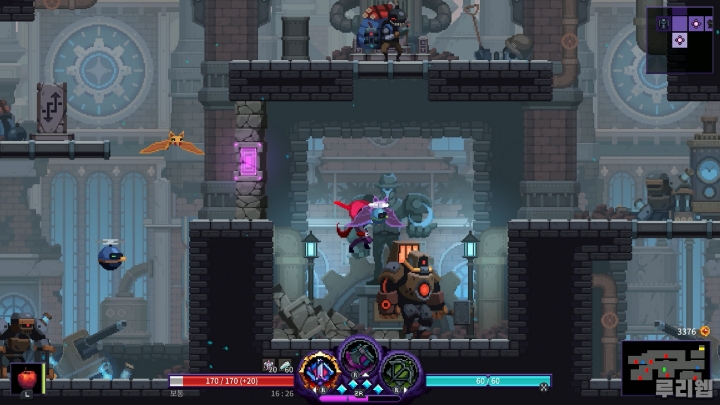Click the center purple hammer skill icon
This screenshot has width=720, height=405.
[x=359, y=356]
